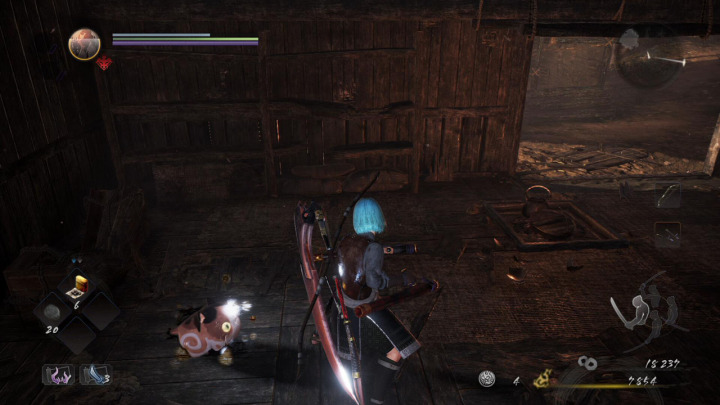Activate the purple horned yokai skill

point(58,375)
